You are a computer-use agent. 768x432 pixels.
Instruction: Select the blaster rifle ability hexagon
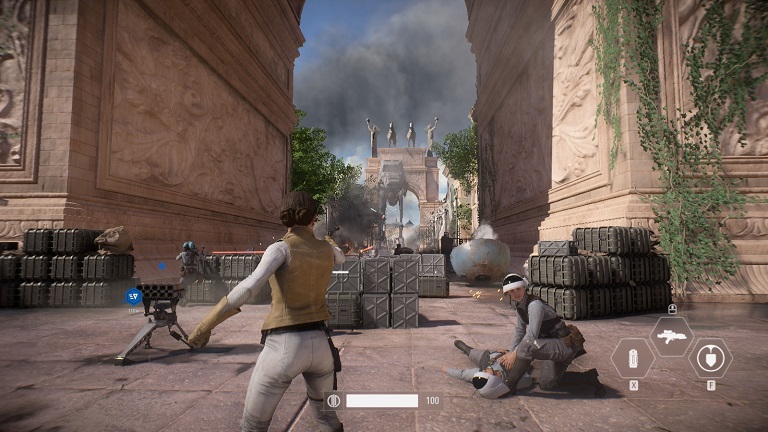(671, 336)
